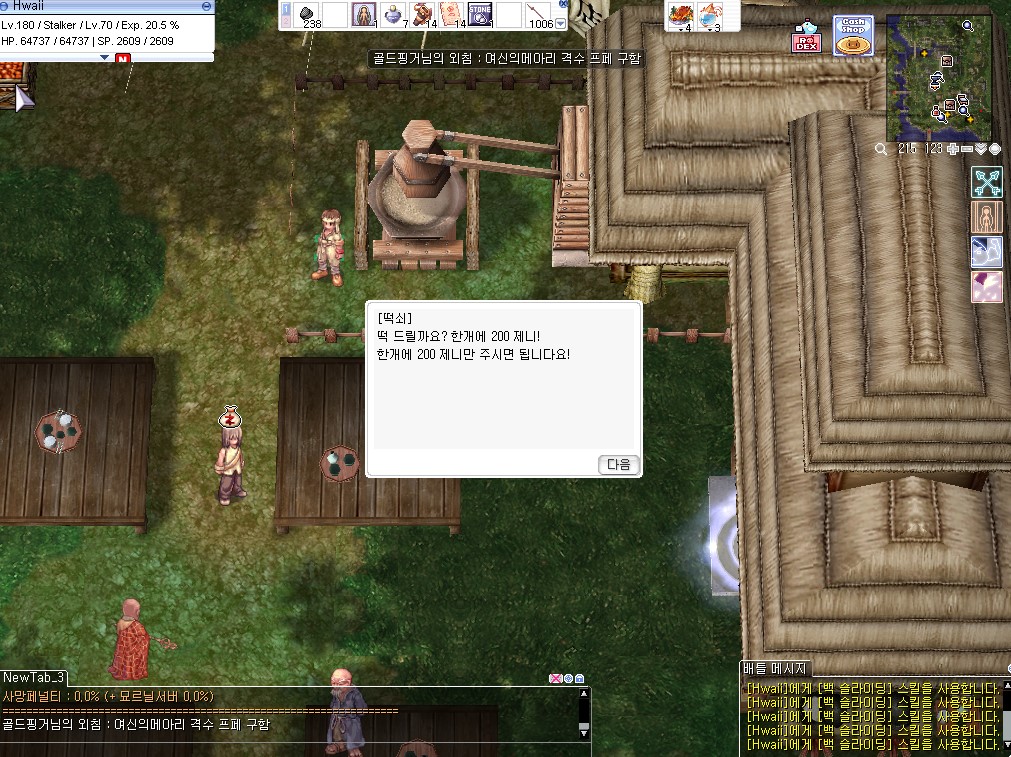The height and width of the screenshot is (757, 1011).
Task: Select the roast food buff icon
Action: (681, 16)
